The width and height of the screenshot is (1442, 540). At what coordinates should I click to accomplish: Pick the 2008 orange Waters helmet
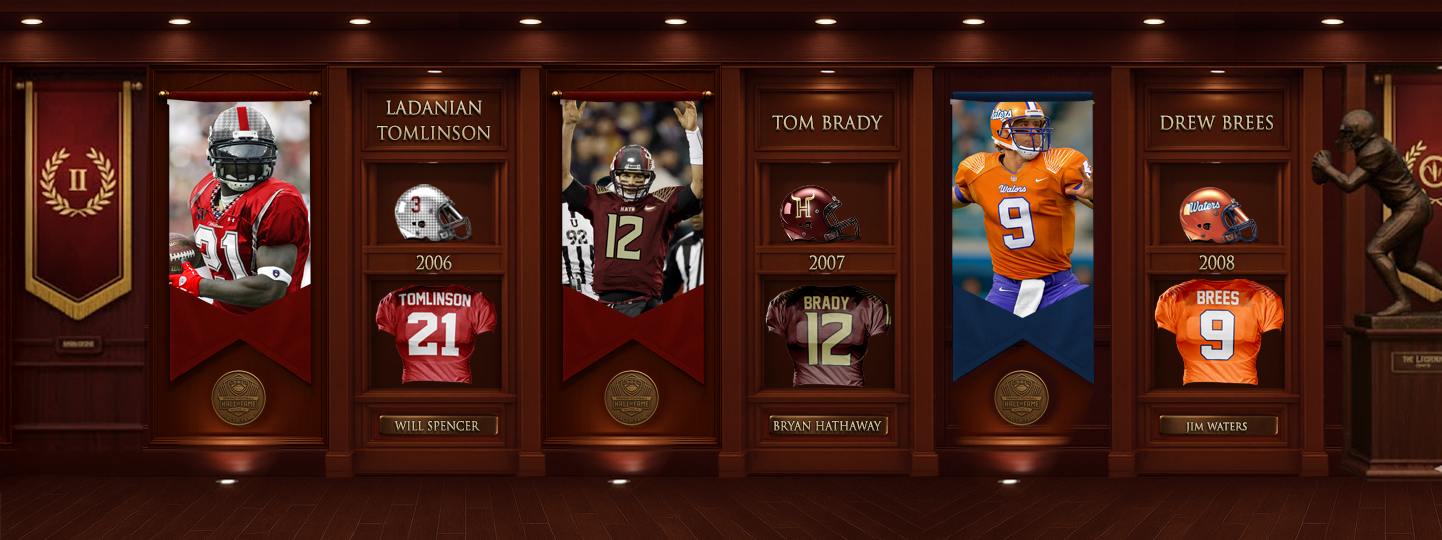pyautogui.click(x=1217, y=215)
